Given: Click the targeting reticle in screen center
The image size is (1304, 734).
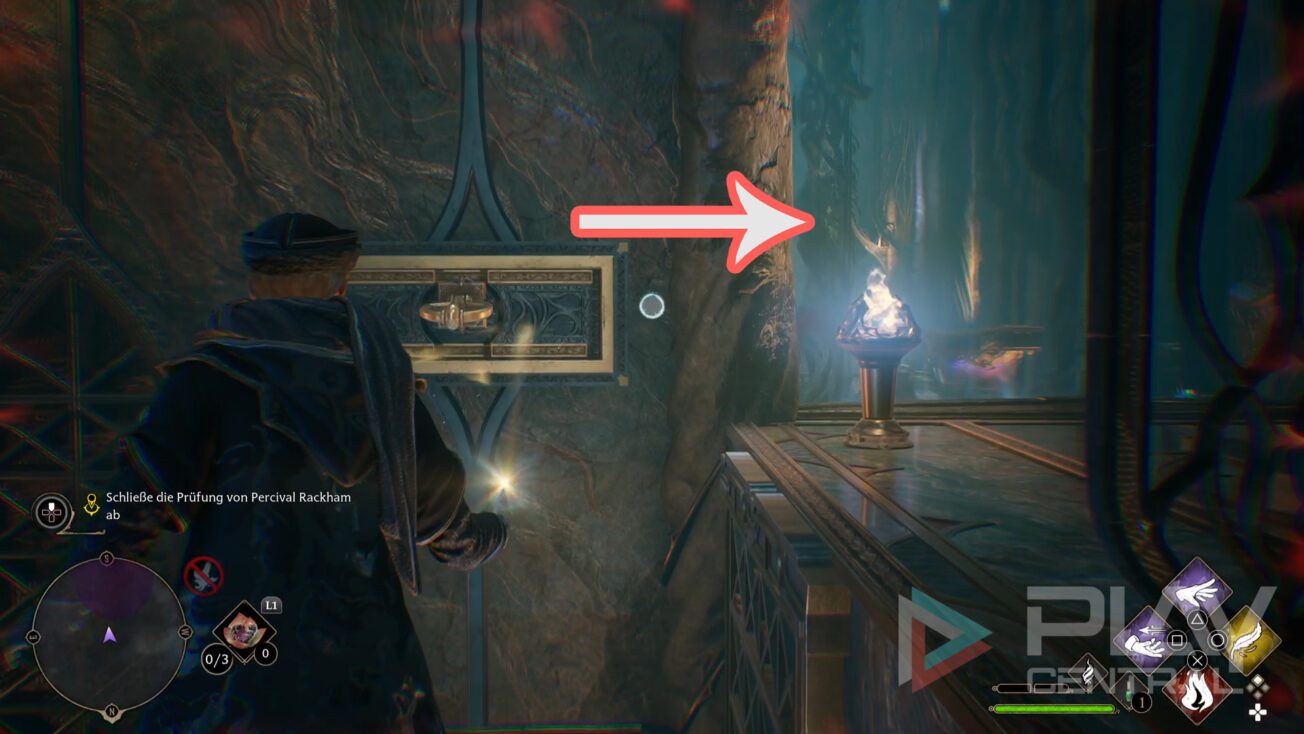Looking at the screenshot, I should (652, 307).
